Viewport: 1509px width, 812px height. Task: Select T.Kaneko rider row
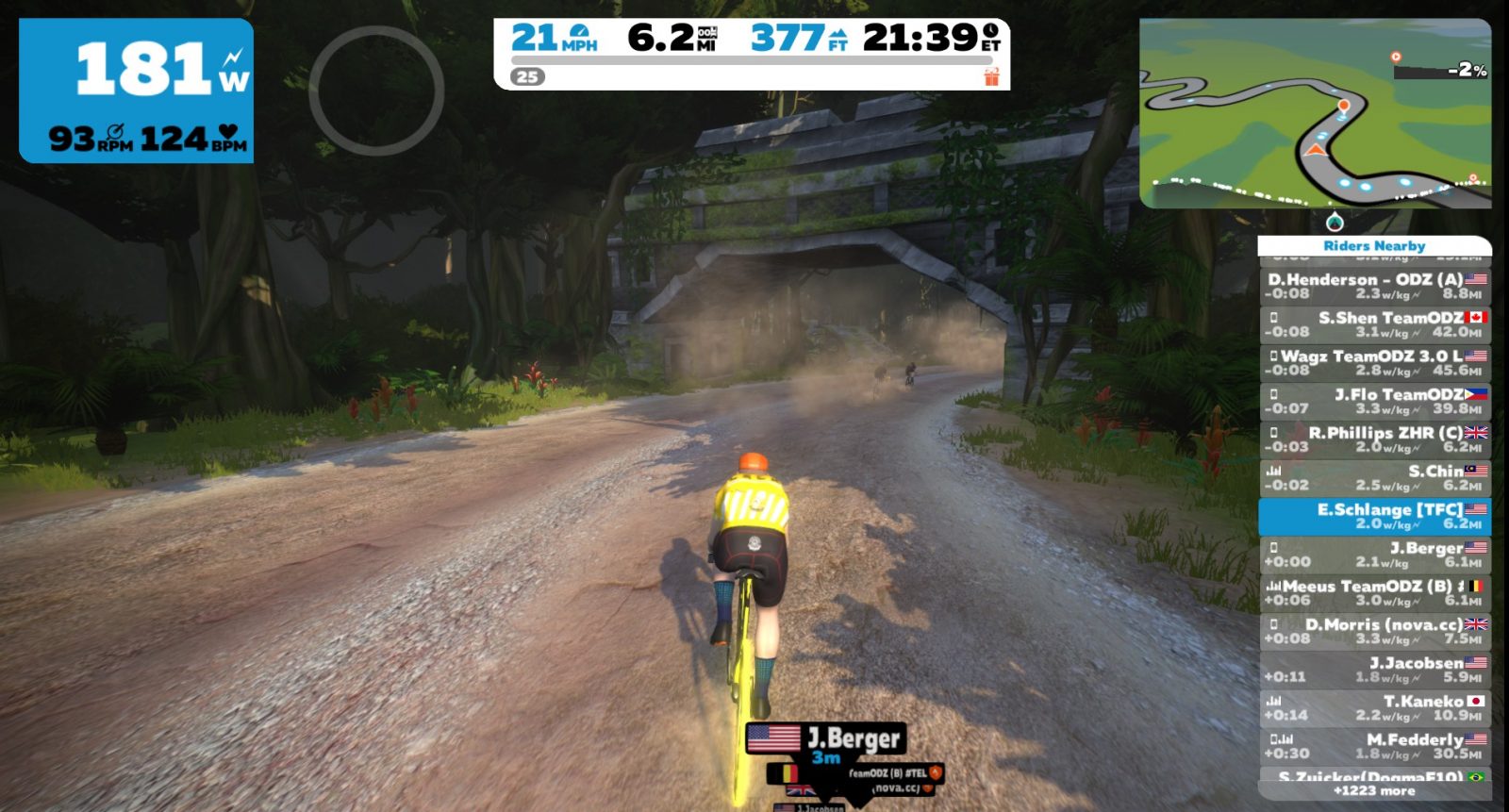[x=1374, y=708]
